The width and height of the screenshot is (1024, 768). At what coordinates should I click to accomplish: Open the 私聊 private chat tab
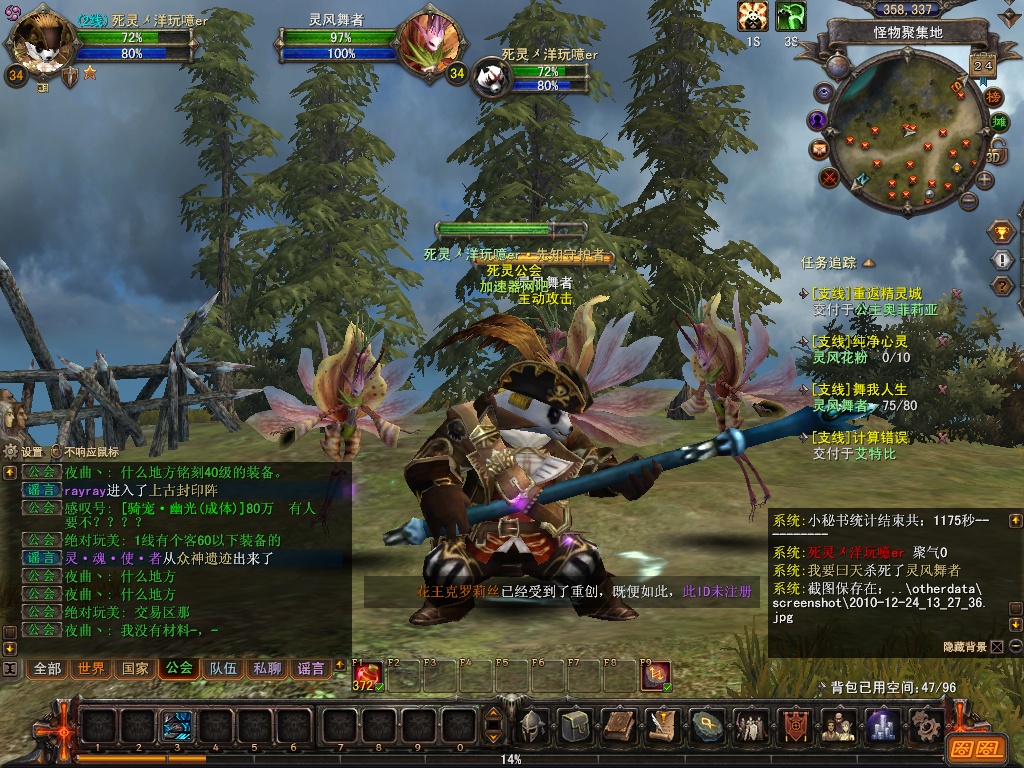pyautogui.click(x=267, y=668)
